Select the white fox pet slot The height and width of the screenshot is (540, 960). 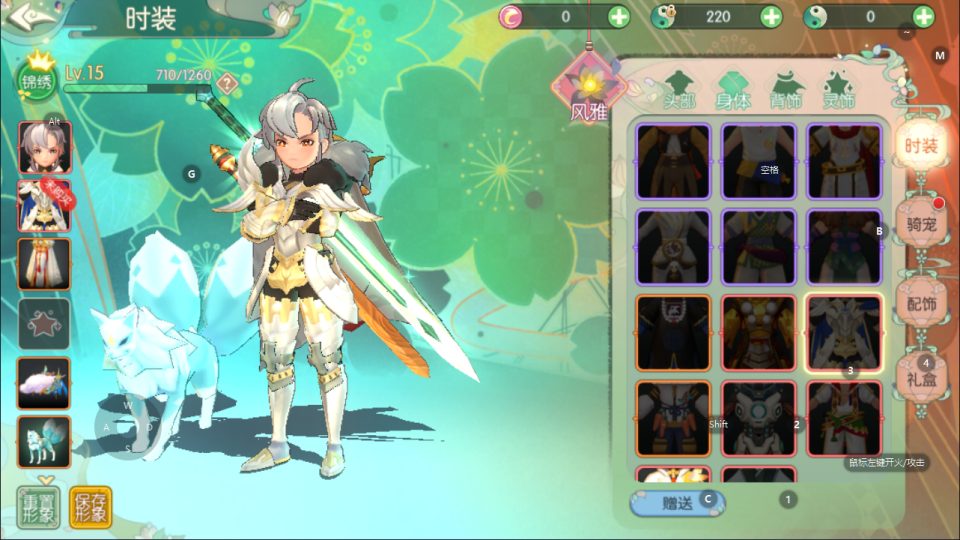click(x=44, y=442)
